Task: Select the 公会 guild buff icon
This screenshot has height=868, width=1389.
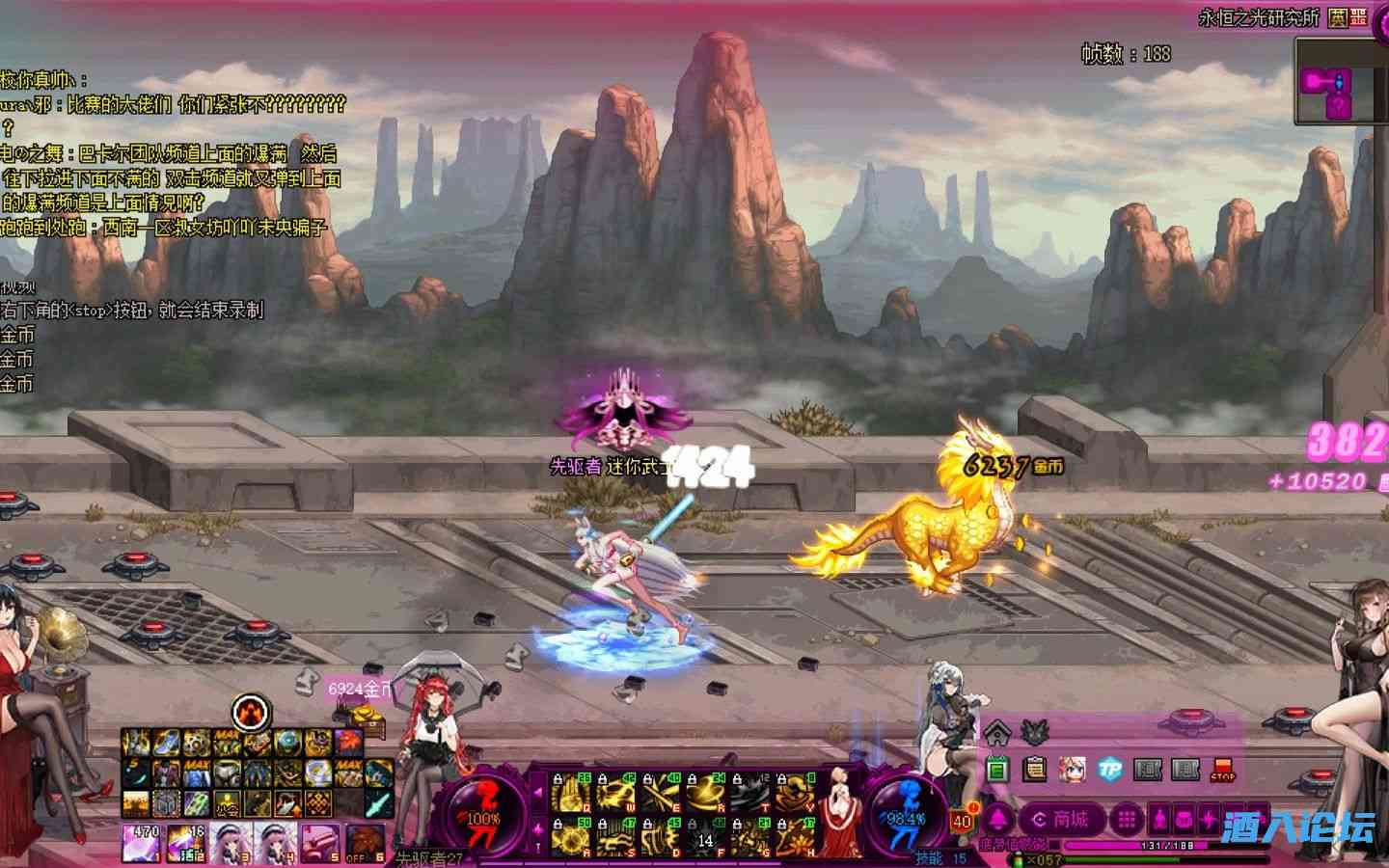Action: tap(227, 801)
